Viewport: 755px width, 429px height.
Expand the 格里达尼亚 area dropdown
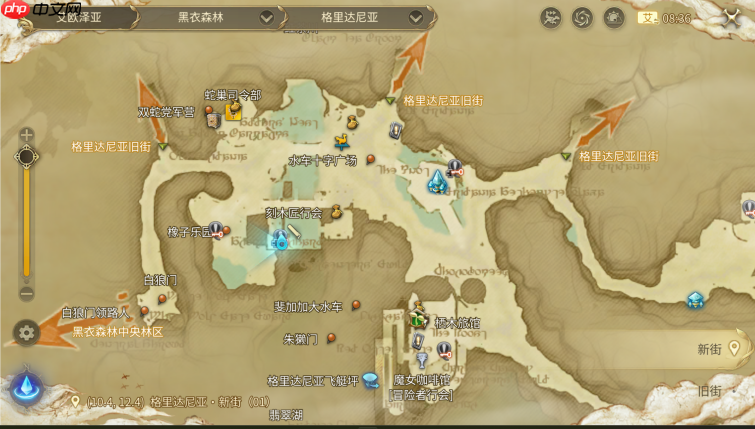(417, 18)
